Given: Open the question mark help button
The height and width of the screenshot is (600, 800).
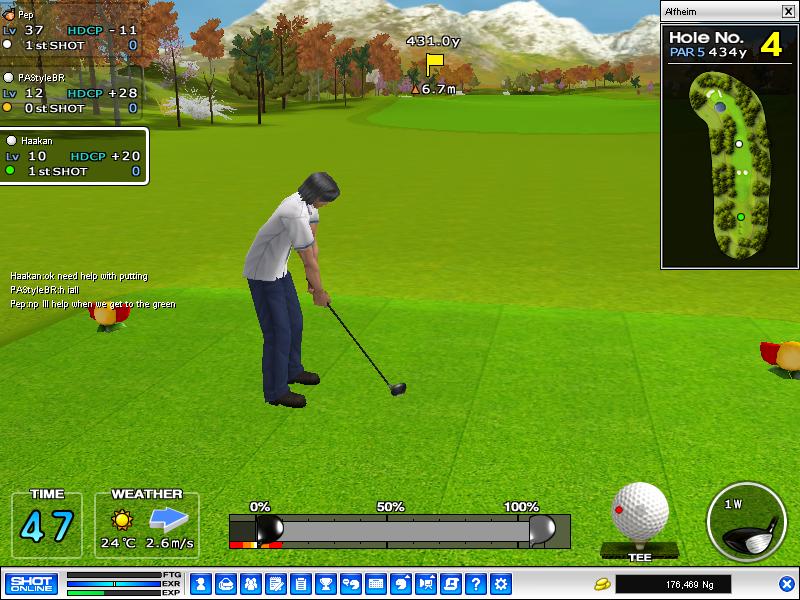Looking at the screenshot, I should [476, 583].
